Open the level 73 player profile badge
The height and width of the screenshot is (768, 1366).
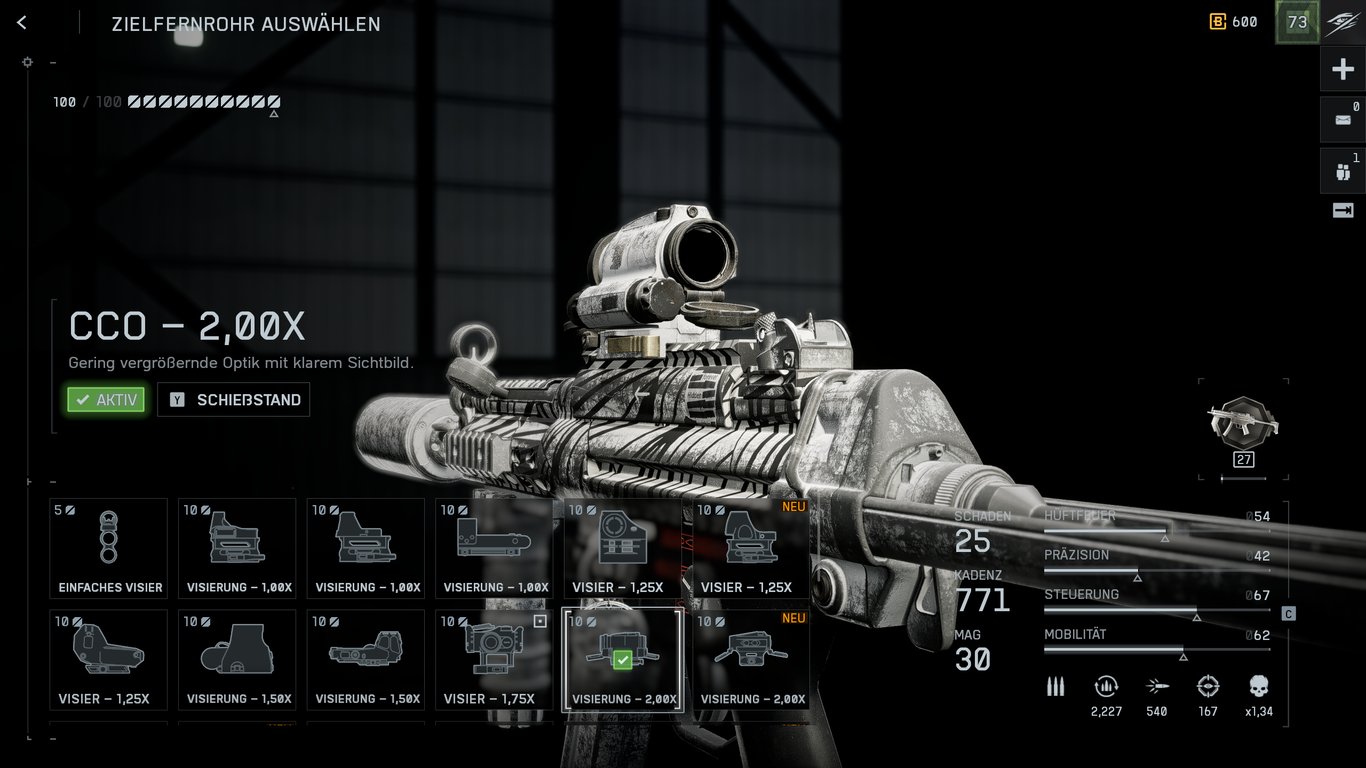pos(1297,22)
